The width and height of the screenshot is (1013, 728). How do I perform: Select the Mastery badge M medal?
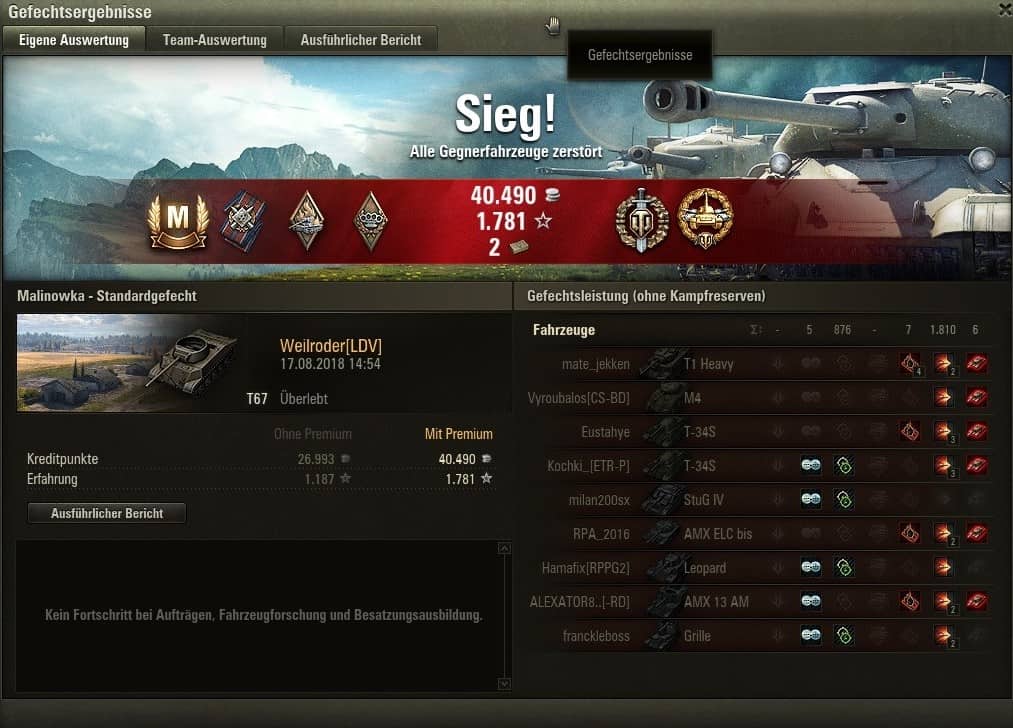177,220
